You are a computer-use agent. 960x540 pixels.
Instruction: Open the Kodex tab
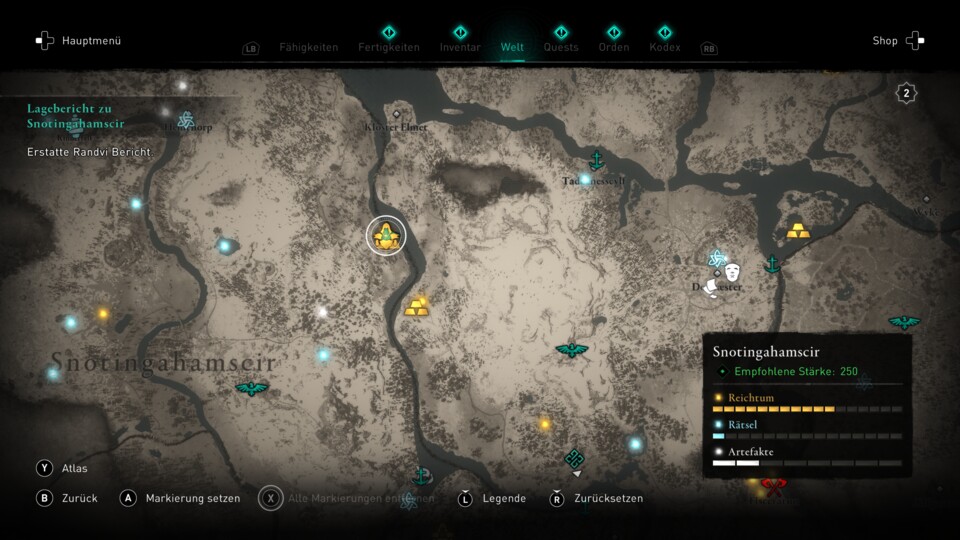(665, 47)
